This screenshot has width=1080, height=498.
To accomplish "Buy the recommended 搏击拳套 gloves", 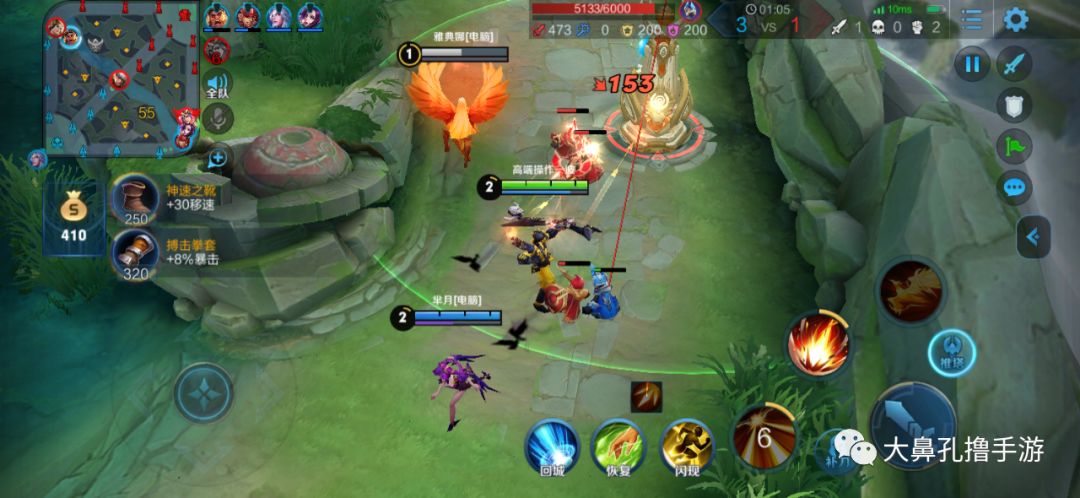I will pyautogui.click(x=134, y=251).
